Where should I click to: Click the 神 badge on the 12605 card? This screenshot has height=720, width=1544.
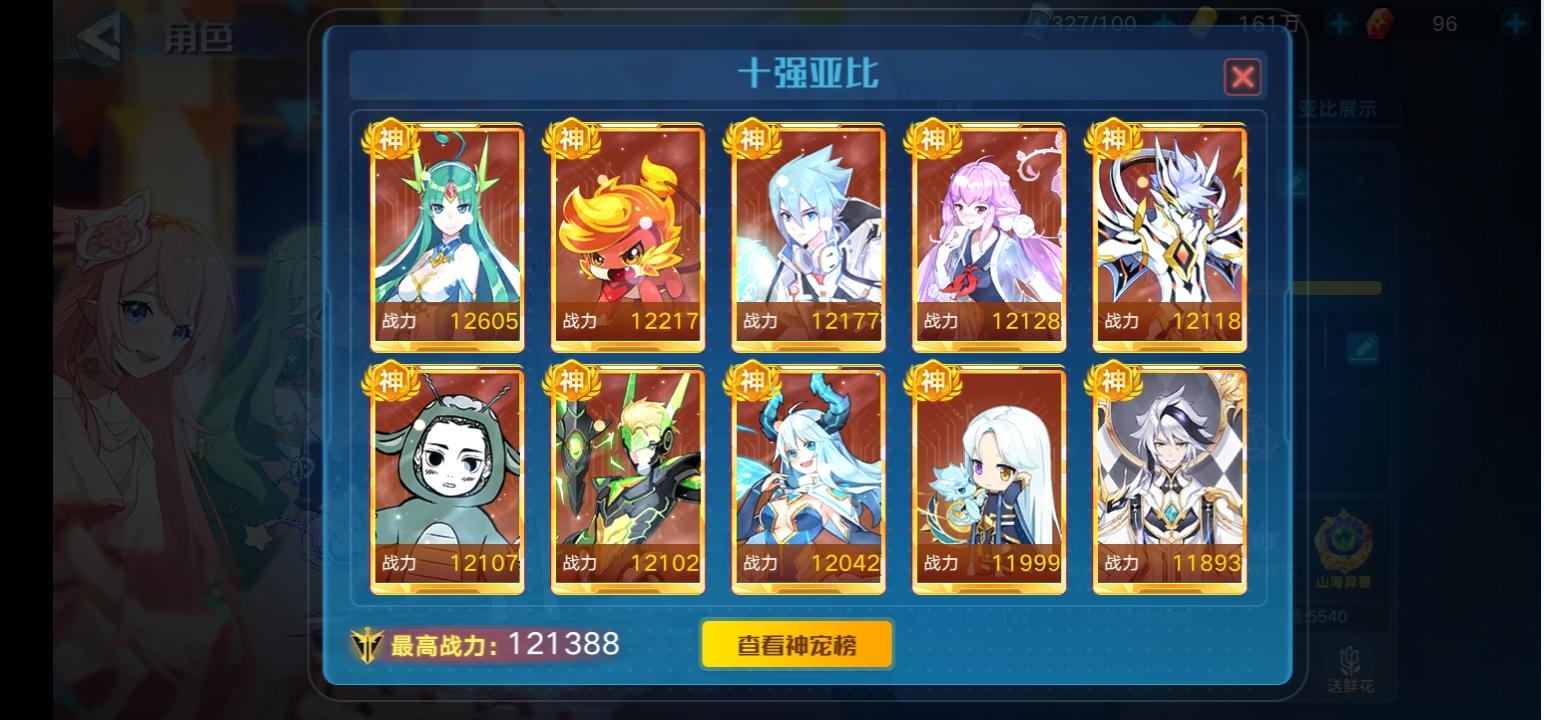(392, 139)
